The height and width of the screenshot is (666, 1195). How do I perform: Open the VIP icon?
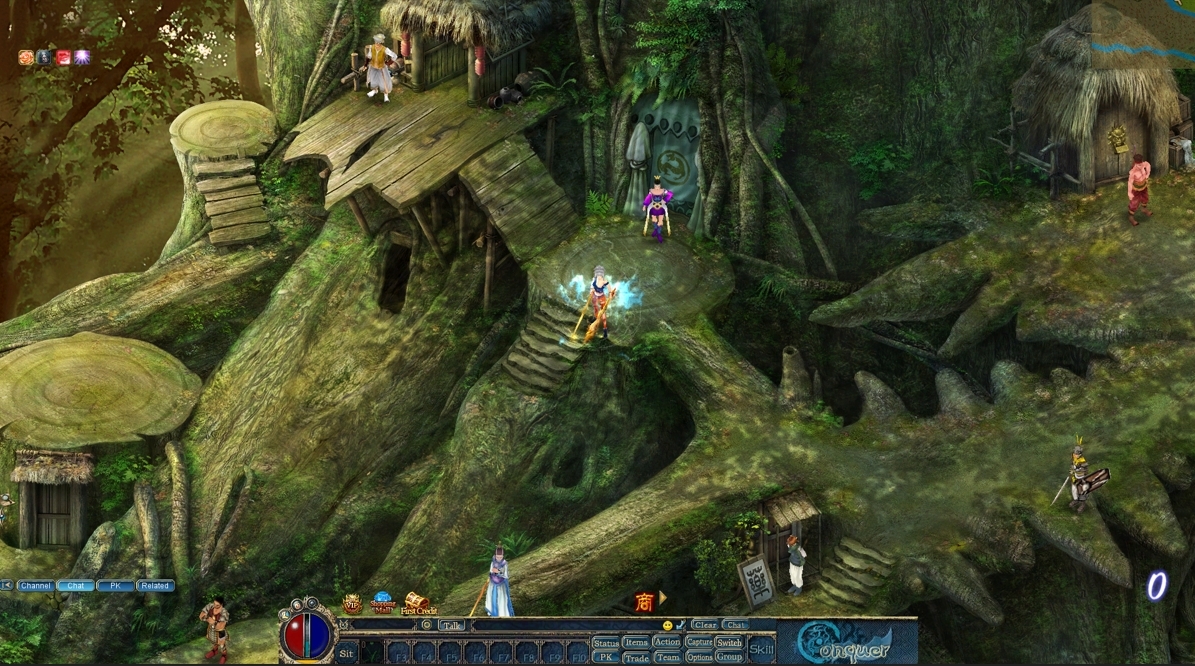coord(352,603)
